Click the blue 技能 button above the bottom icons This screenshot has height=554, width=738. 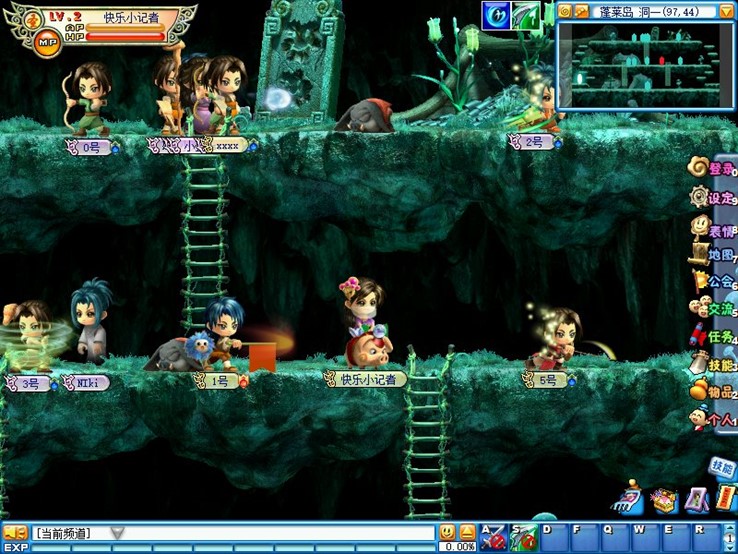721,466
